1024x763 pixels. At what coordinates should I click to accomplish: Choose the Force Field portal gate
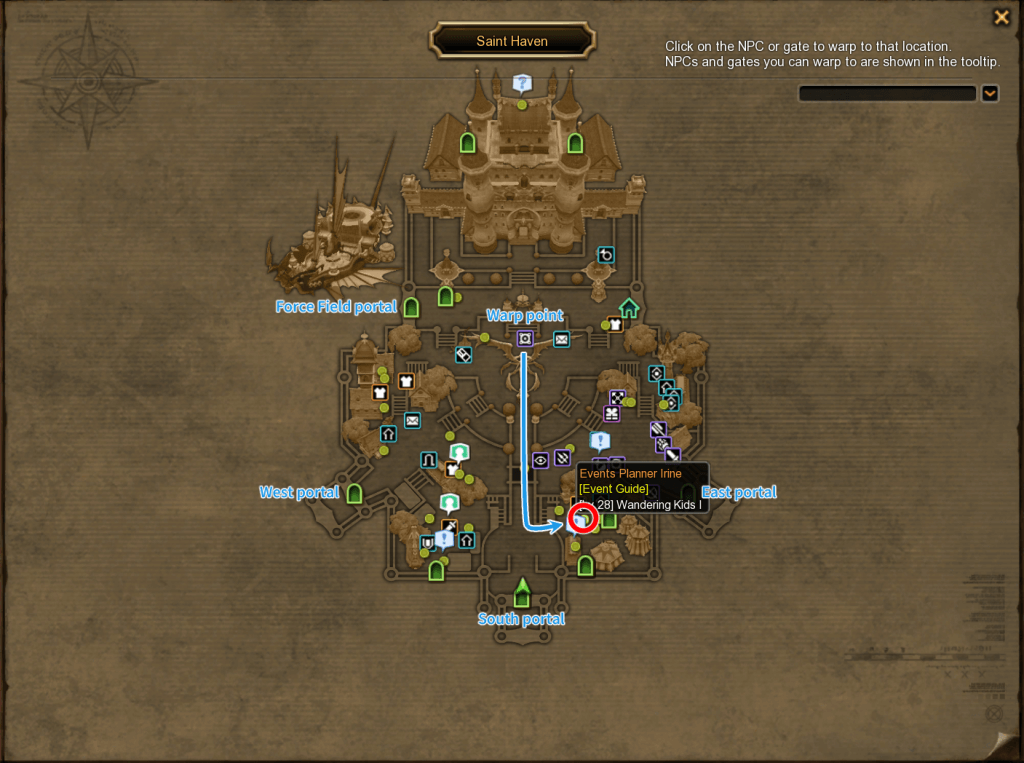point(411,307)
